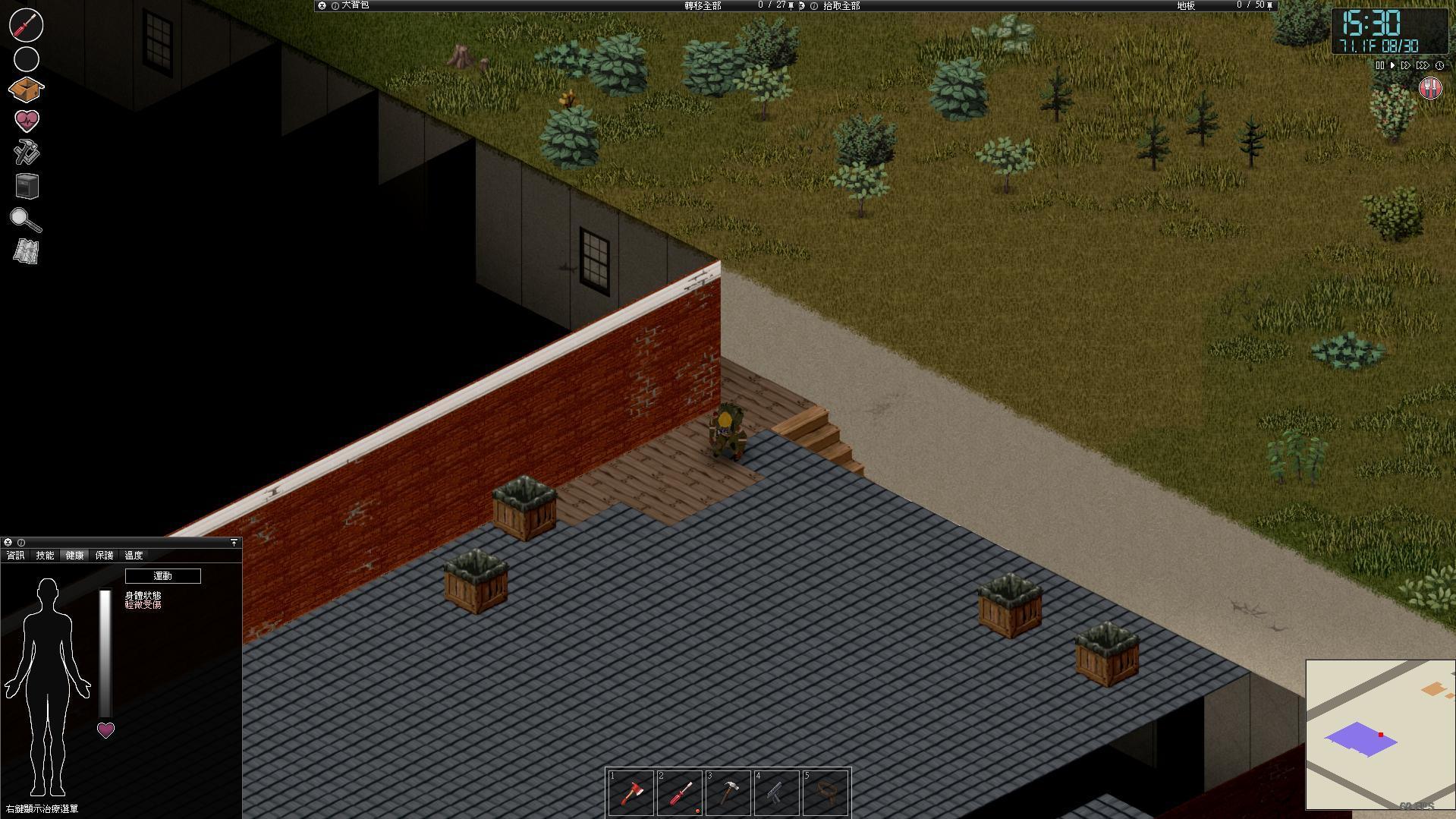Switch to the 技能 skills tab

point(44,555)
